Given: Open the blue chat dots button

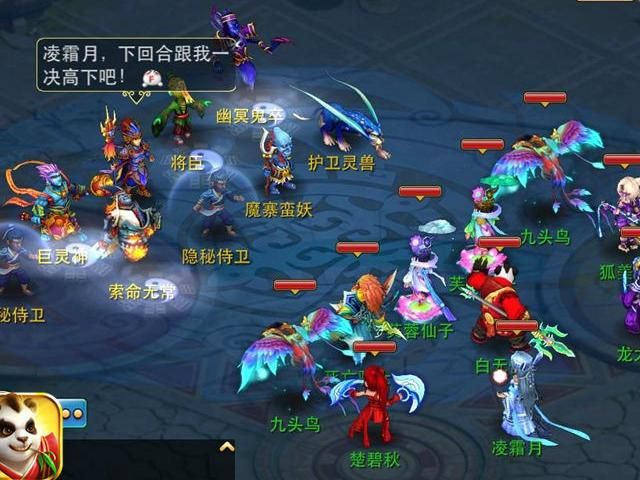Looking at the screenshot, I should [73, 412].
